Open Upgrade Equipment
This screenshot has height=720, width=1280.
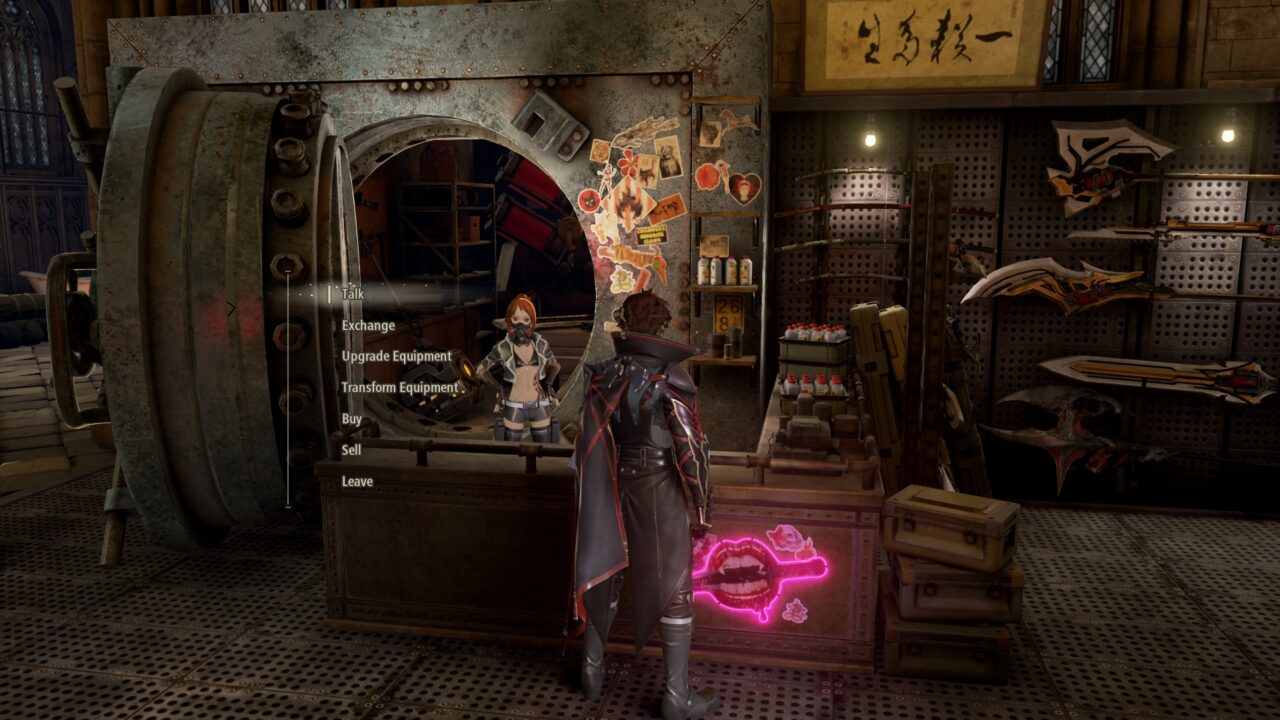[x=398, y=355]
